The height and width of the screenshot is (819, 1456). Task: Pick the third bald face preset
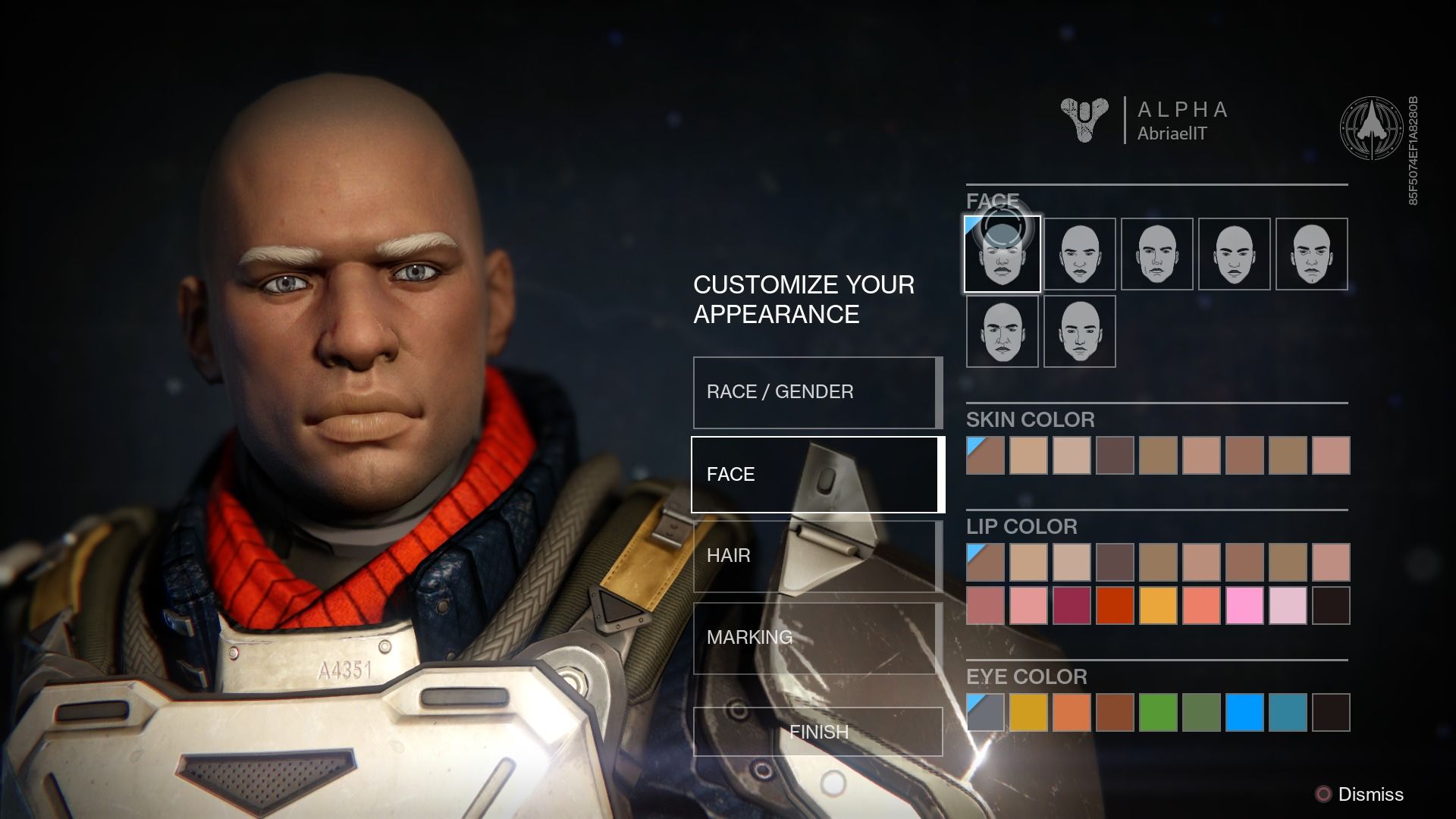pos(1157,254)
